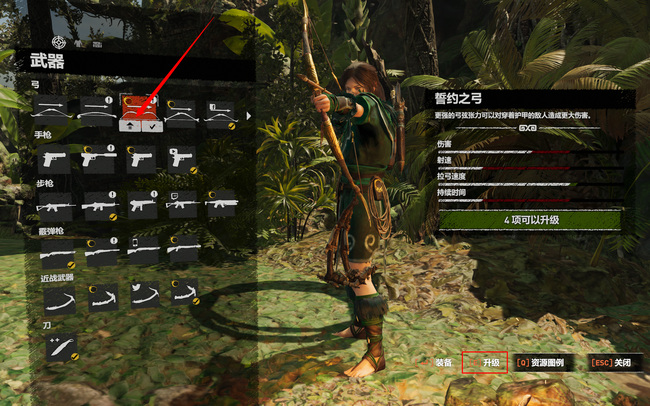
Task: Select the first pistol in the 手枪 row
Action: 53,157
